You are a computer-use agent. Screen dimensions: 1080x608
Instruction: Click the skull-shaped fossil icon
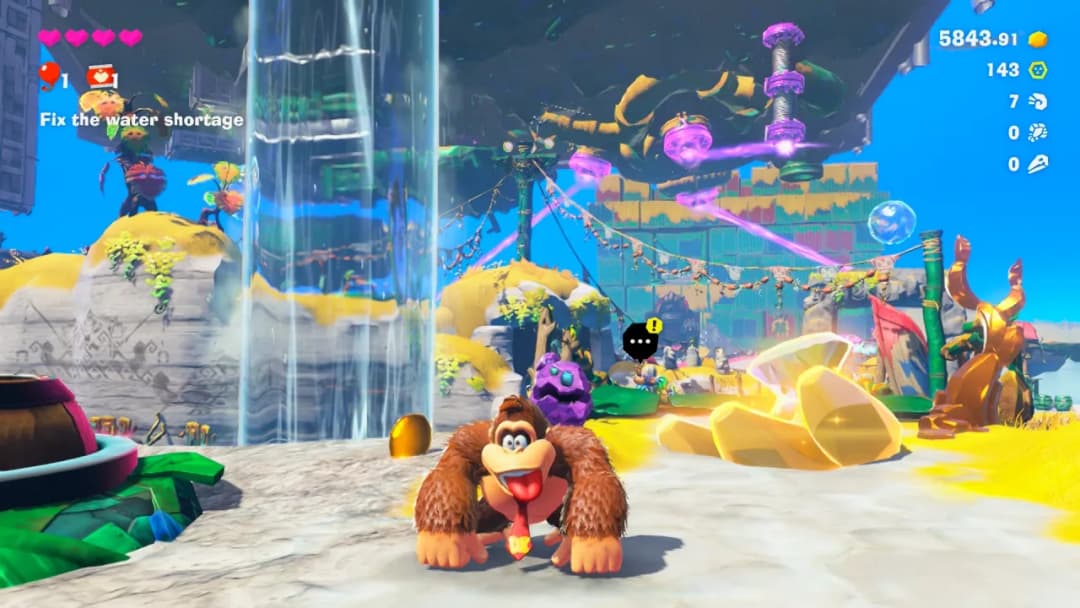1037,163
